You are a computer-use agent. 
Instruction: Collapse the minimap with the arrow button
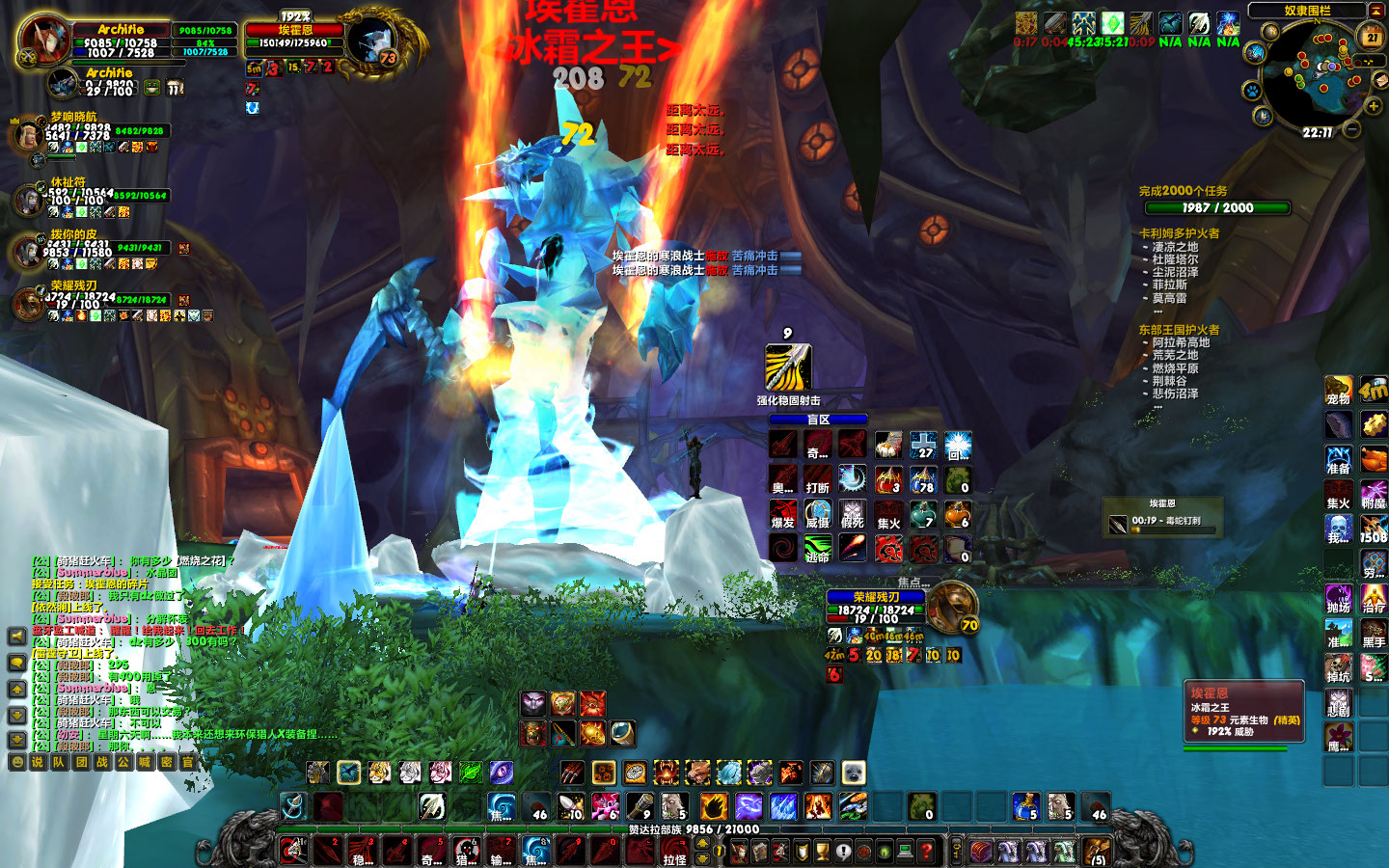[x=1375, y=11]
